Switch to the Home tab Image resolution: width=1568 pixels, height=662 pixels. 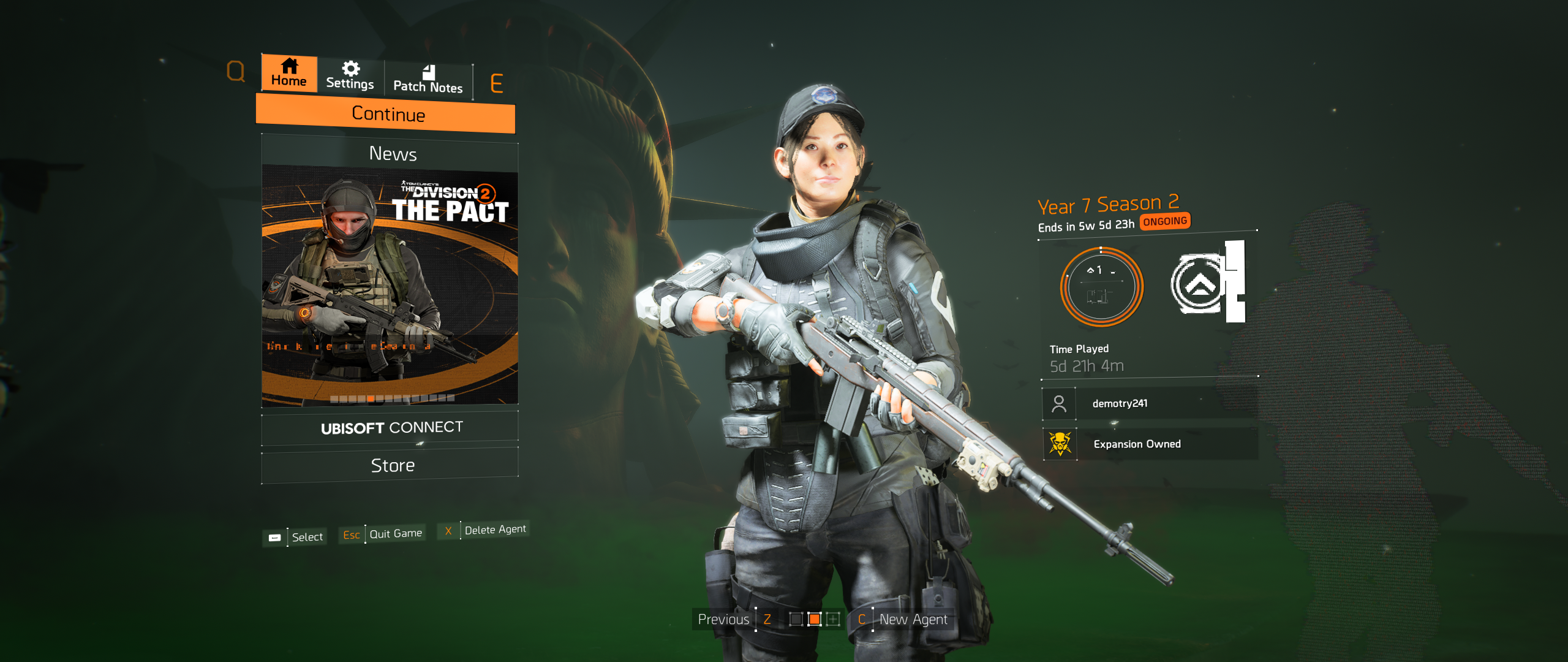(x=289, y=74)
